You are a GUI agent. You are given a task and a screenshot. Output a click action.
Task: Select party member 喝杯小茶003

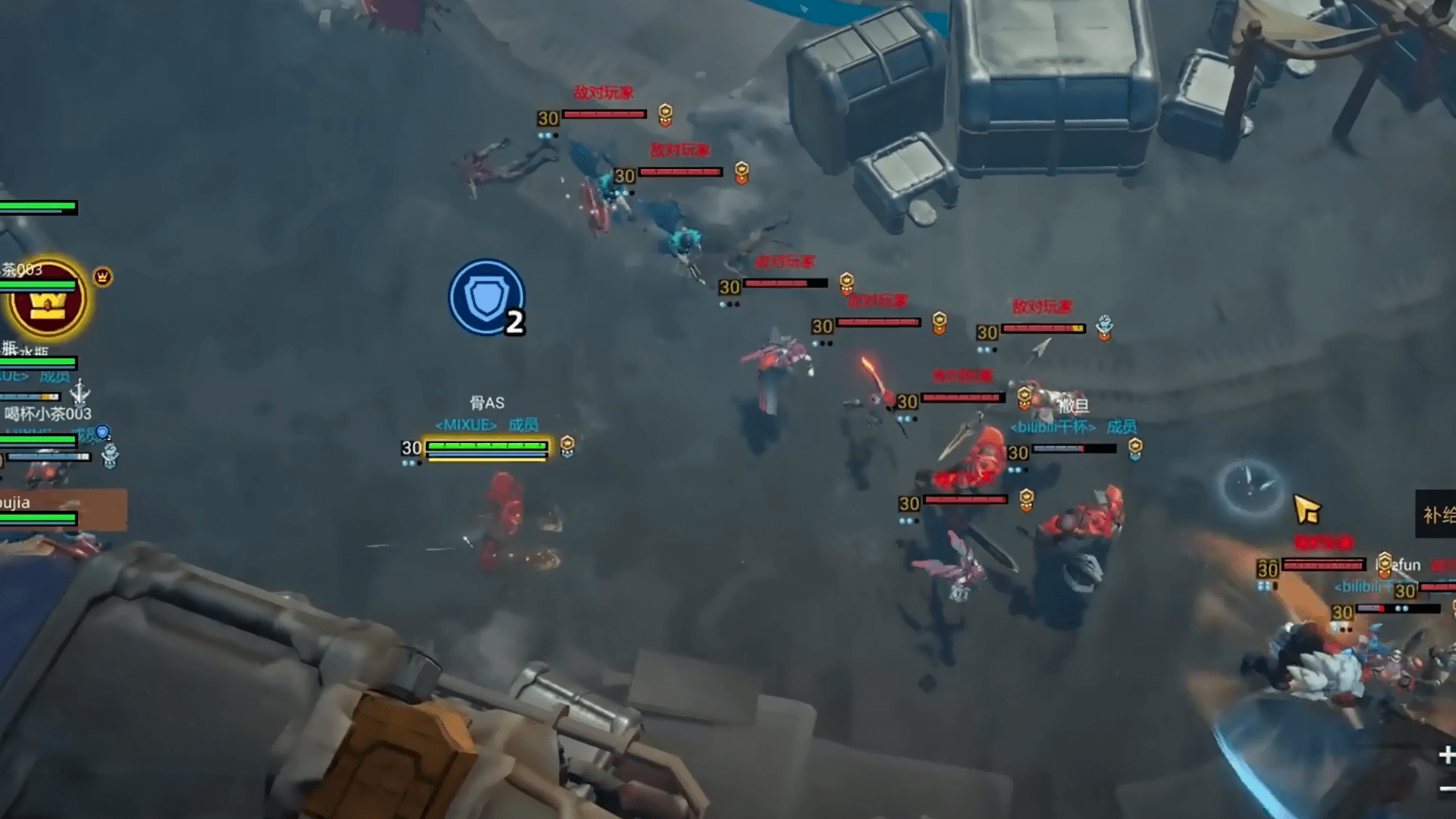point(47,414)
